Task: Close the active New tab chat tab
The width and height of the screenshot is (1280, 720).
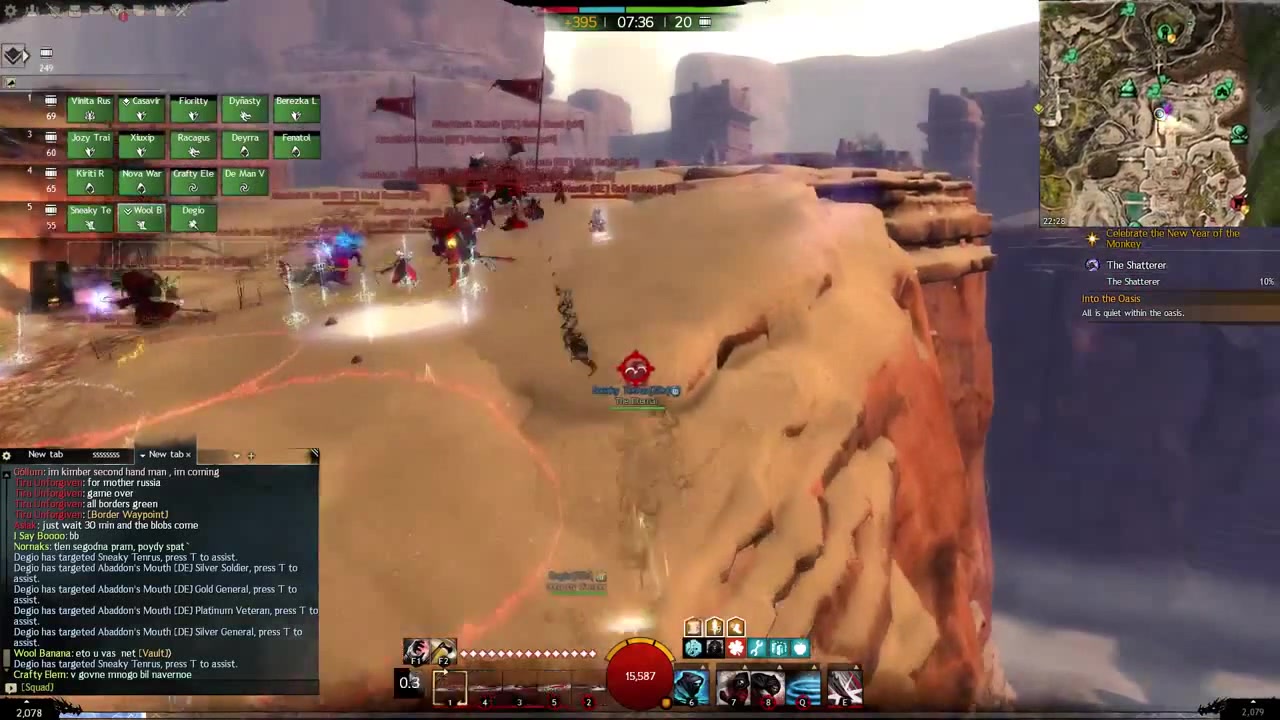Action: [188, 455]
